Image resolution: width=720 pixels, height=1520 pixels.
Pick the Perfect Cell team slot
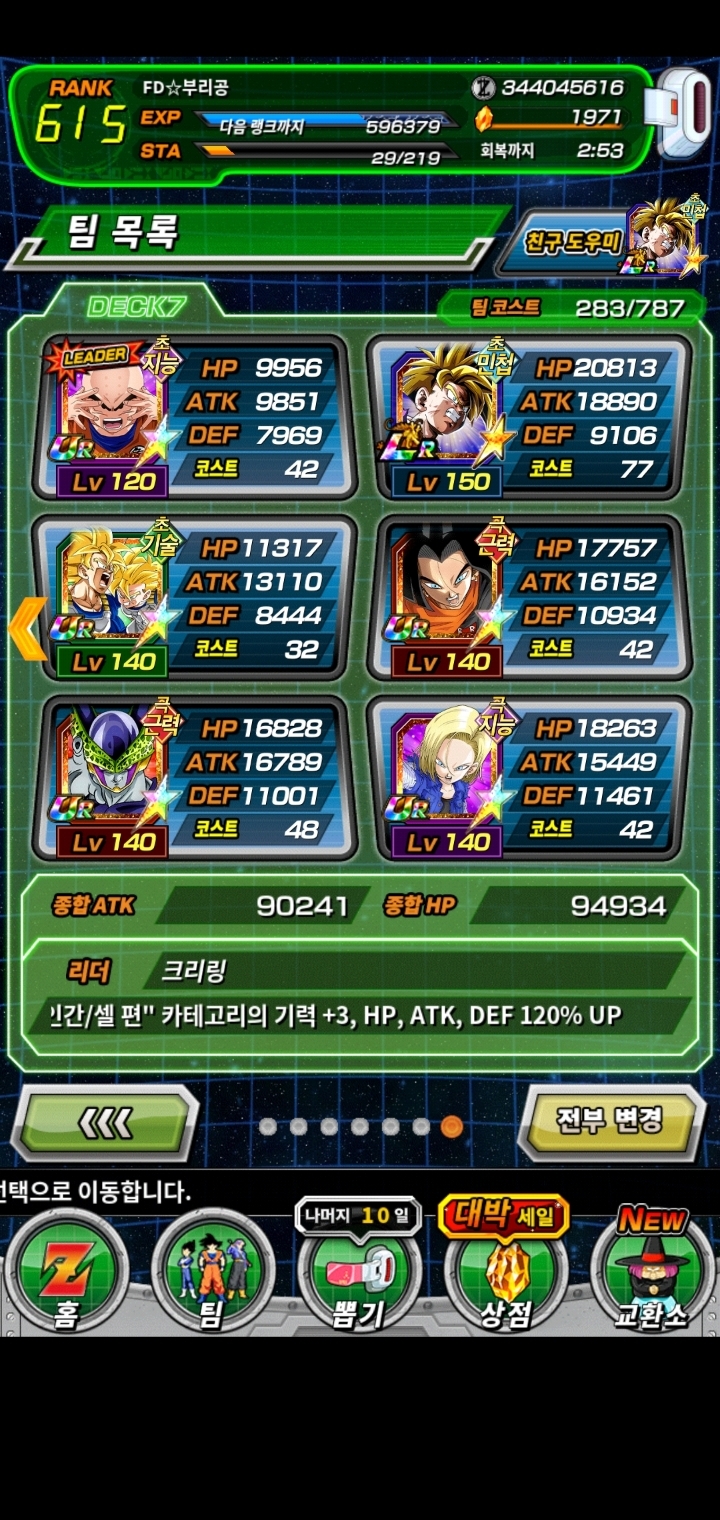(x=195, y=778)
